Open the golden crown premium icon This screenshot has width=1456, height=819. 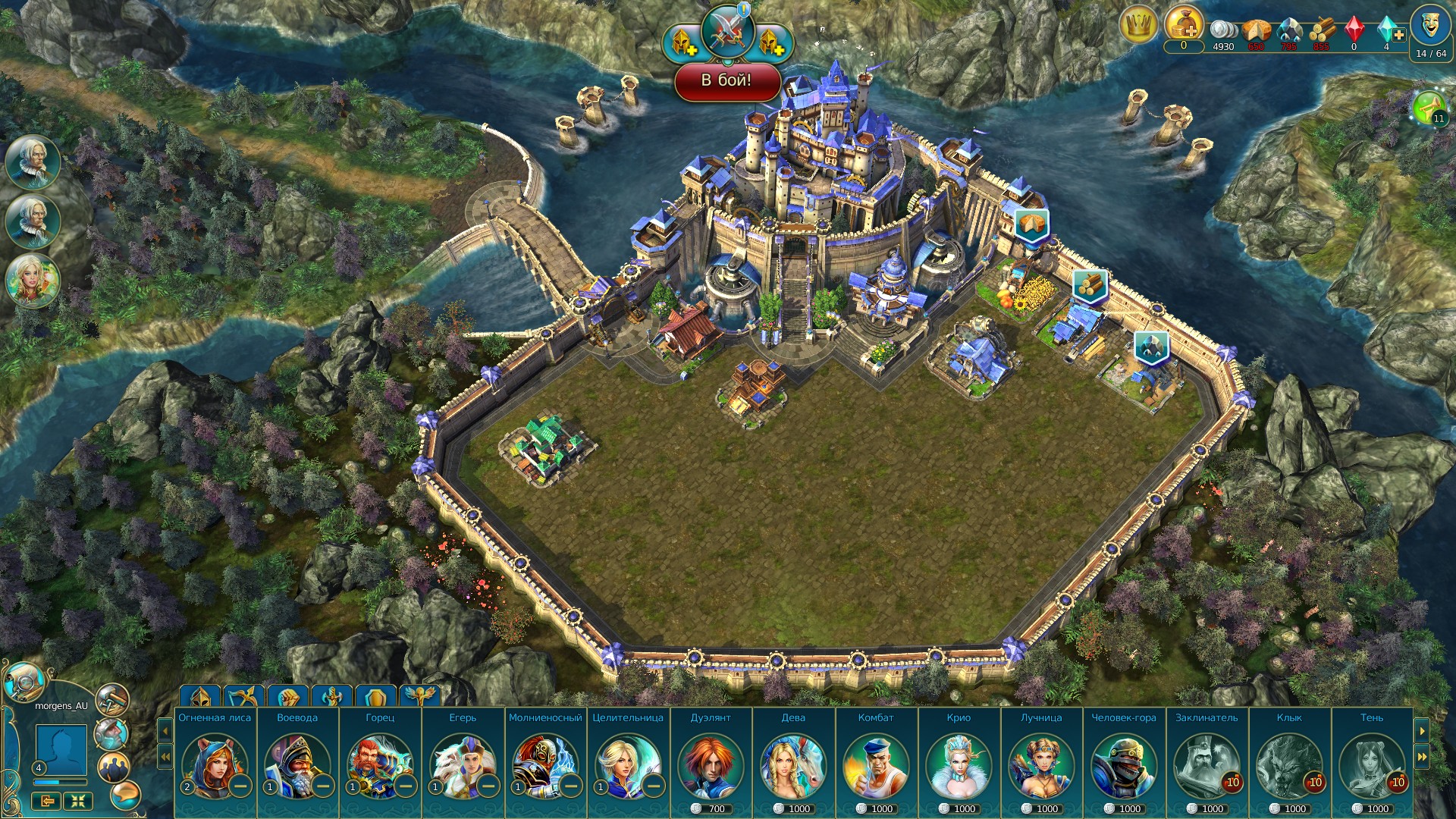click(x=1137, y=26)
